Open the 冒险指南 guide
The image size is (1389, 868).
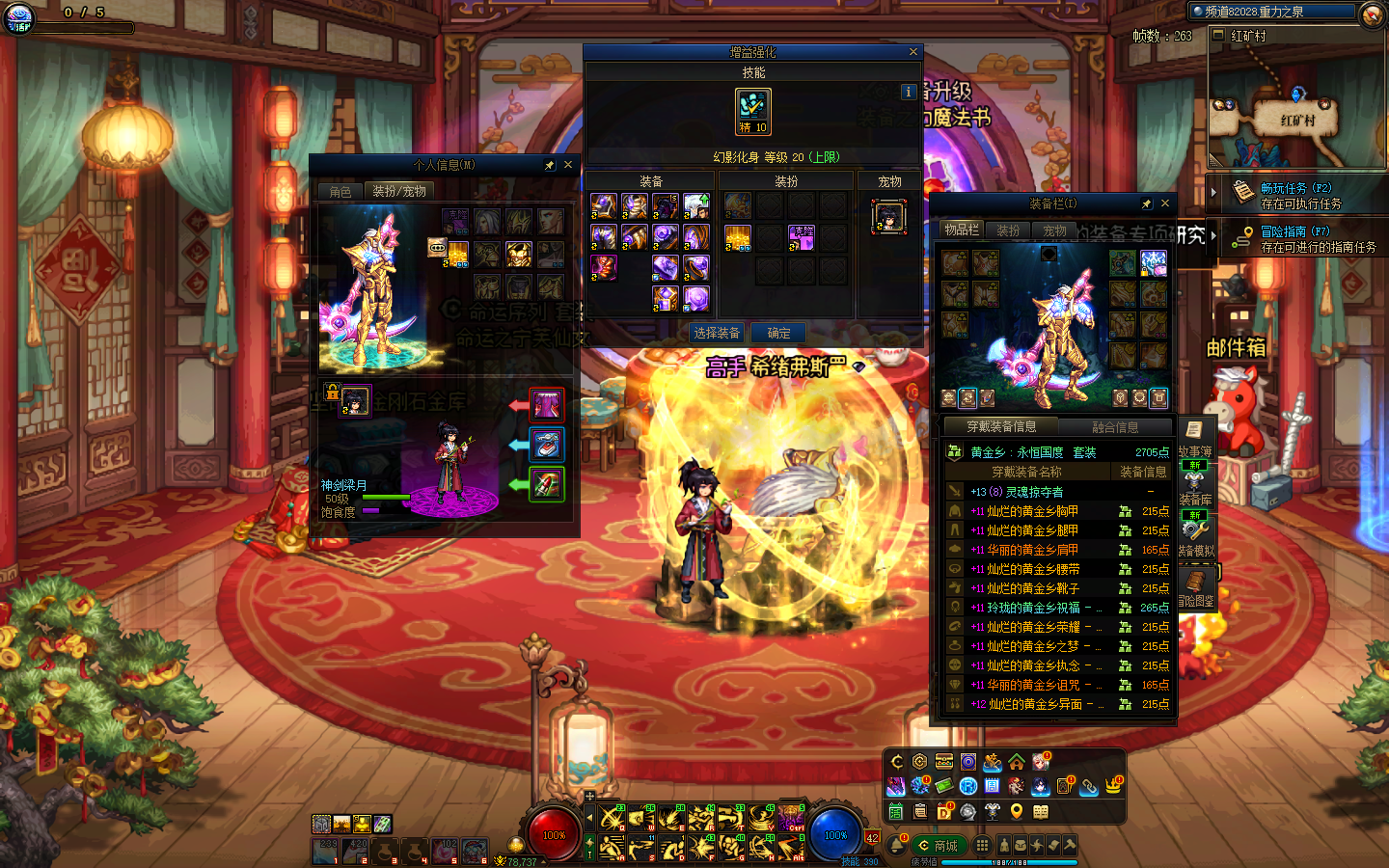click(x=1299, y=238)
